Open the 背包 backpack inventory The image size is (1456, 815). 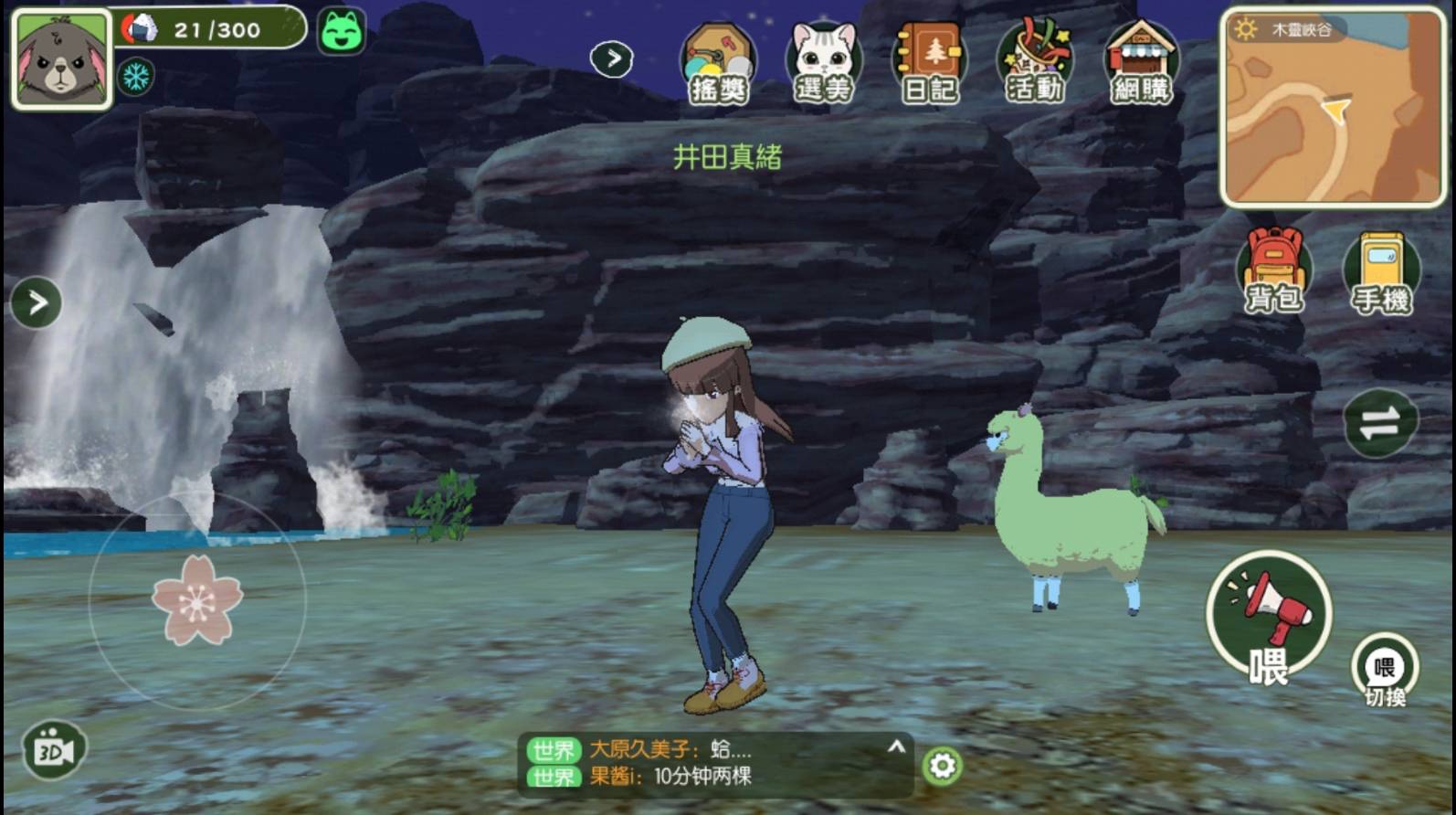tap(1273, 270)
